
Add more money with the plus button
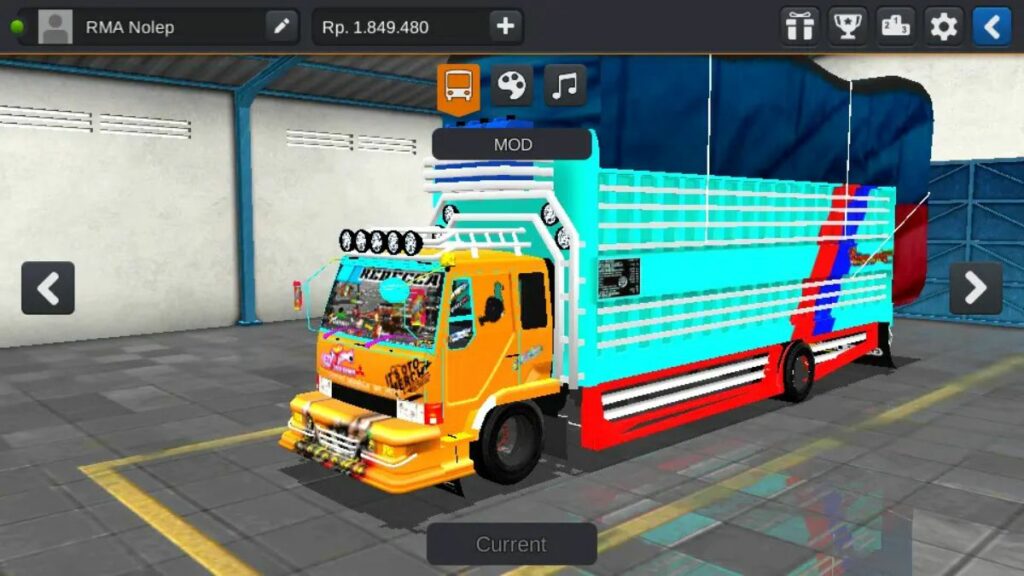click(505, 27)
